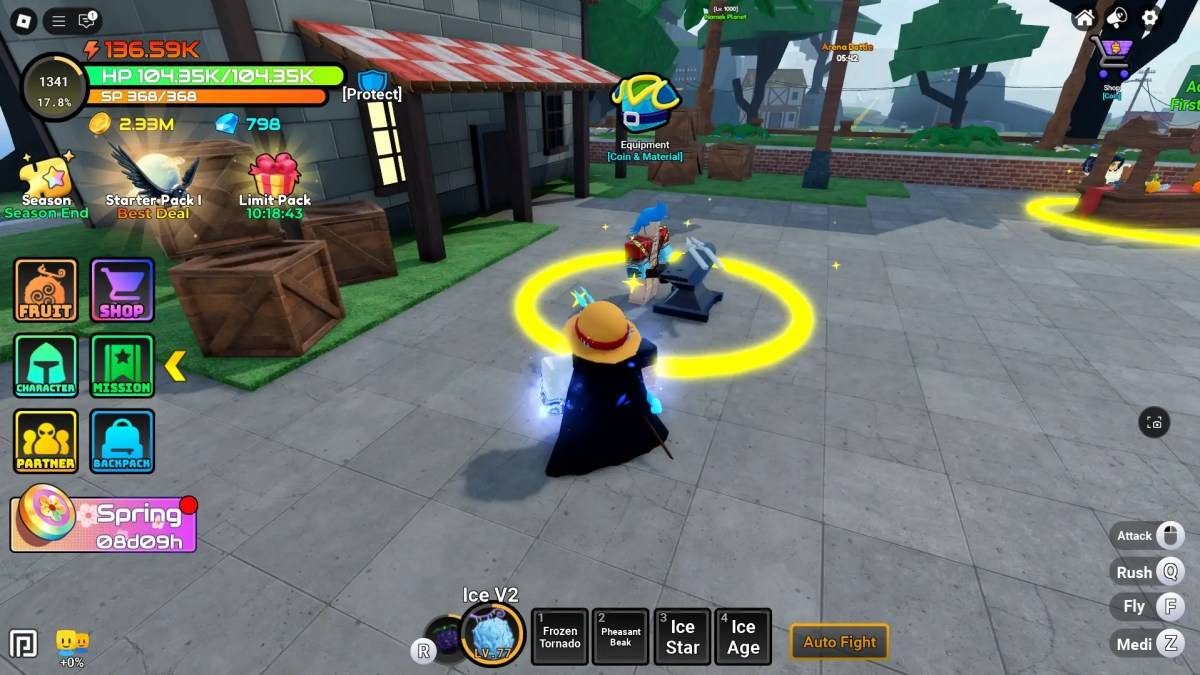Toggle the Auto Fight button

pyautogui.click(x=839, y=642)
